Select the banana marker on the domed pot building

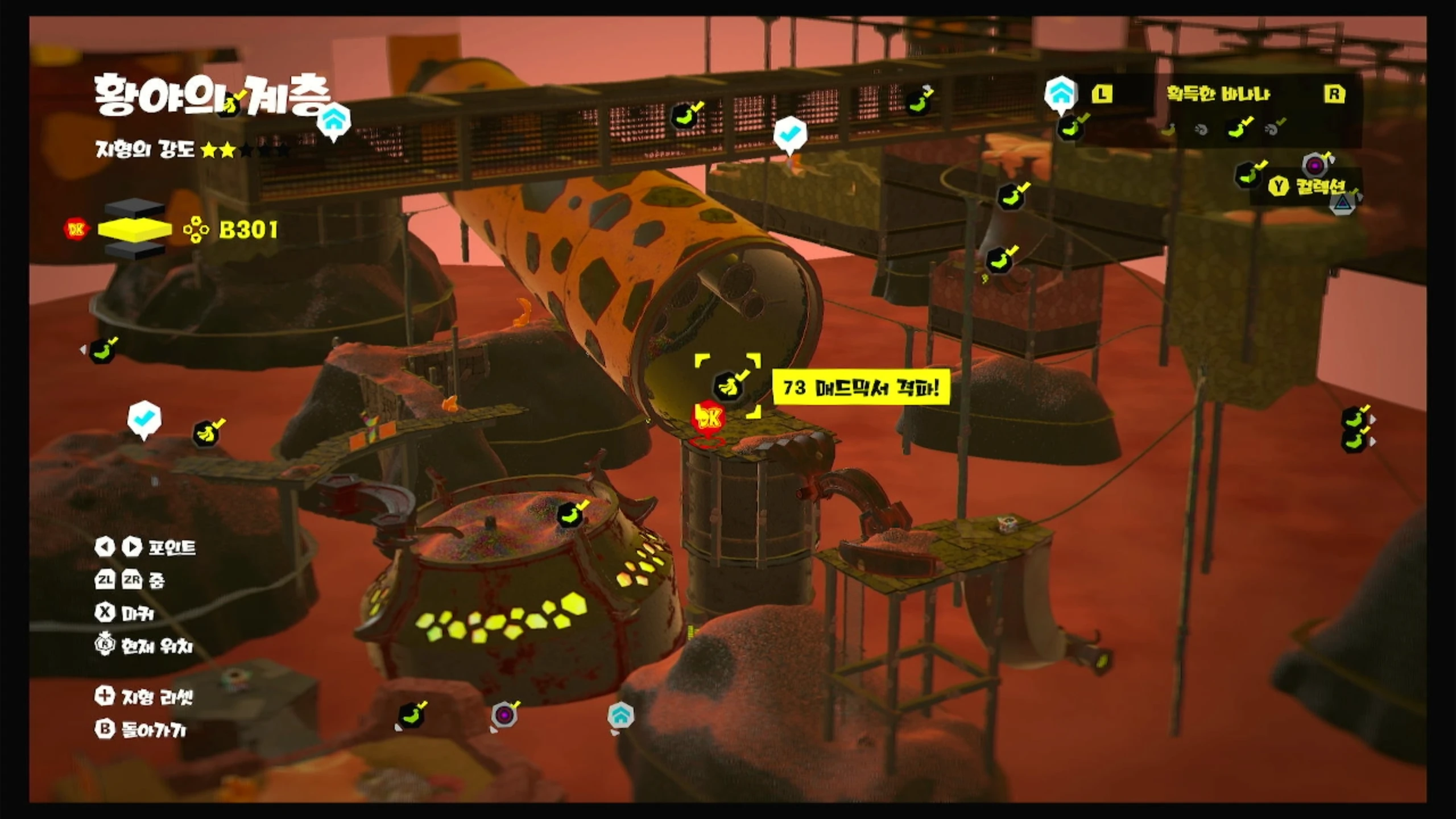point(570,515)
